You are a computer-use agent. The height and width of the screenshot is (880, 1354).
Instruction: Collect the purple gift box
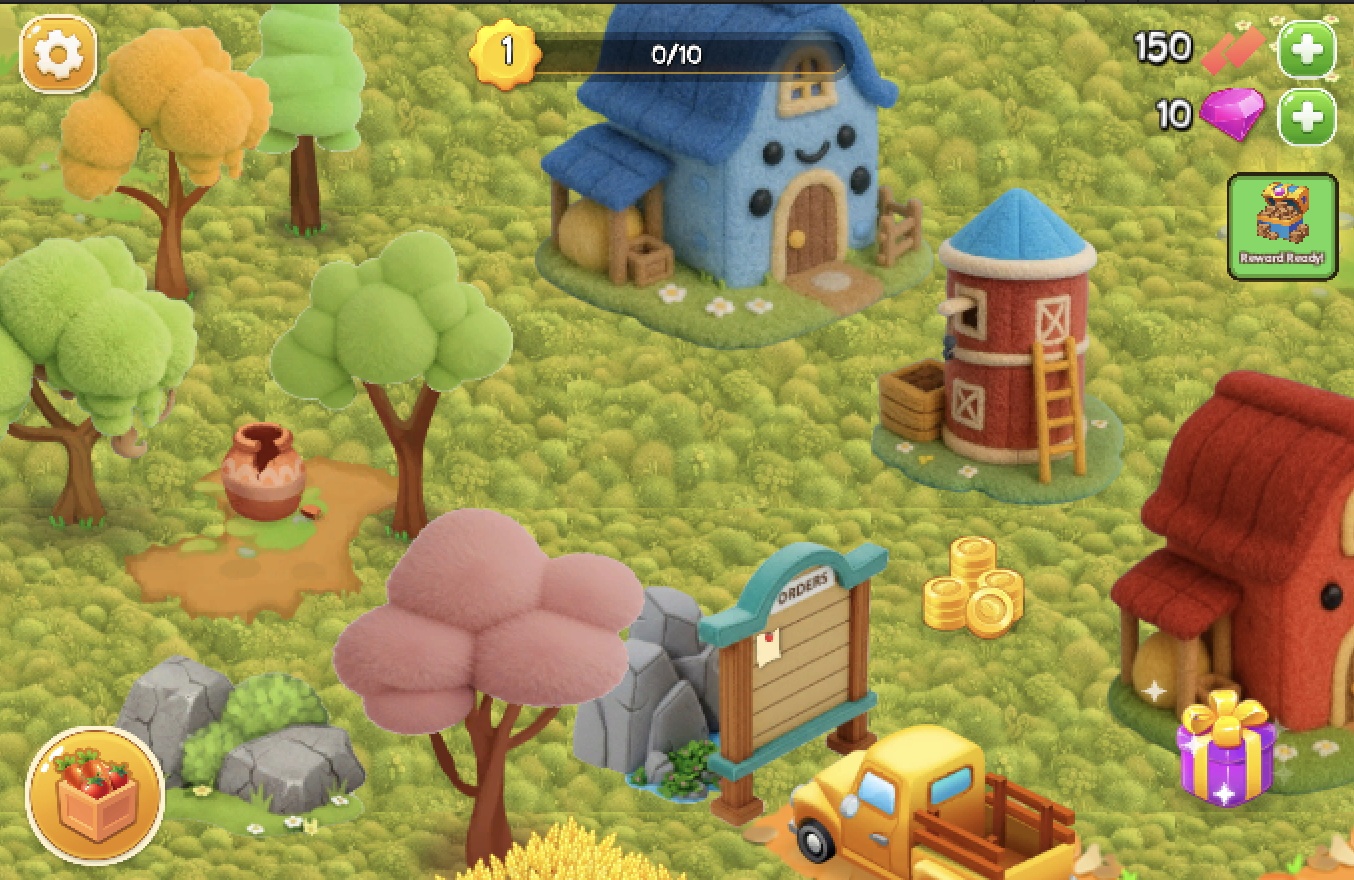(1226, 748)
